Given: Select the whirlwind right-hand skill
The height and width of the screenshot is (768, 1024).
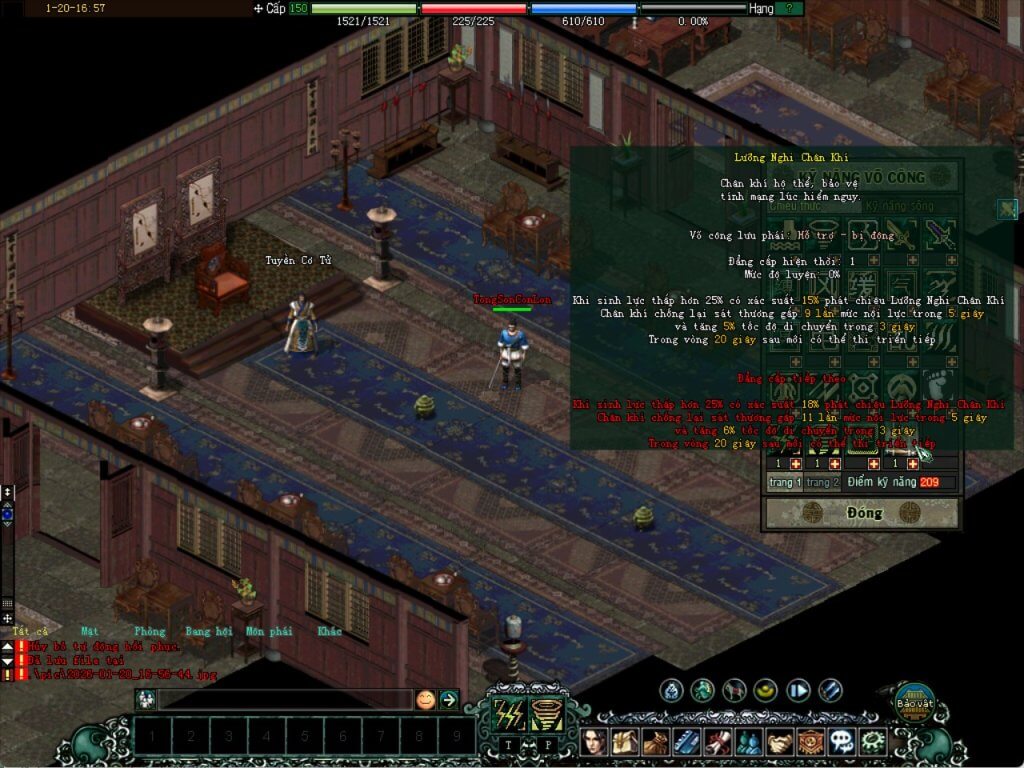Looking at the screenshot, I should click(x=547, y=714).
